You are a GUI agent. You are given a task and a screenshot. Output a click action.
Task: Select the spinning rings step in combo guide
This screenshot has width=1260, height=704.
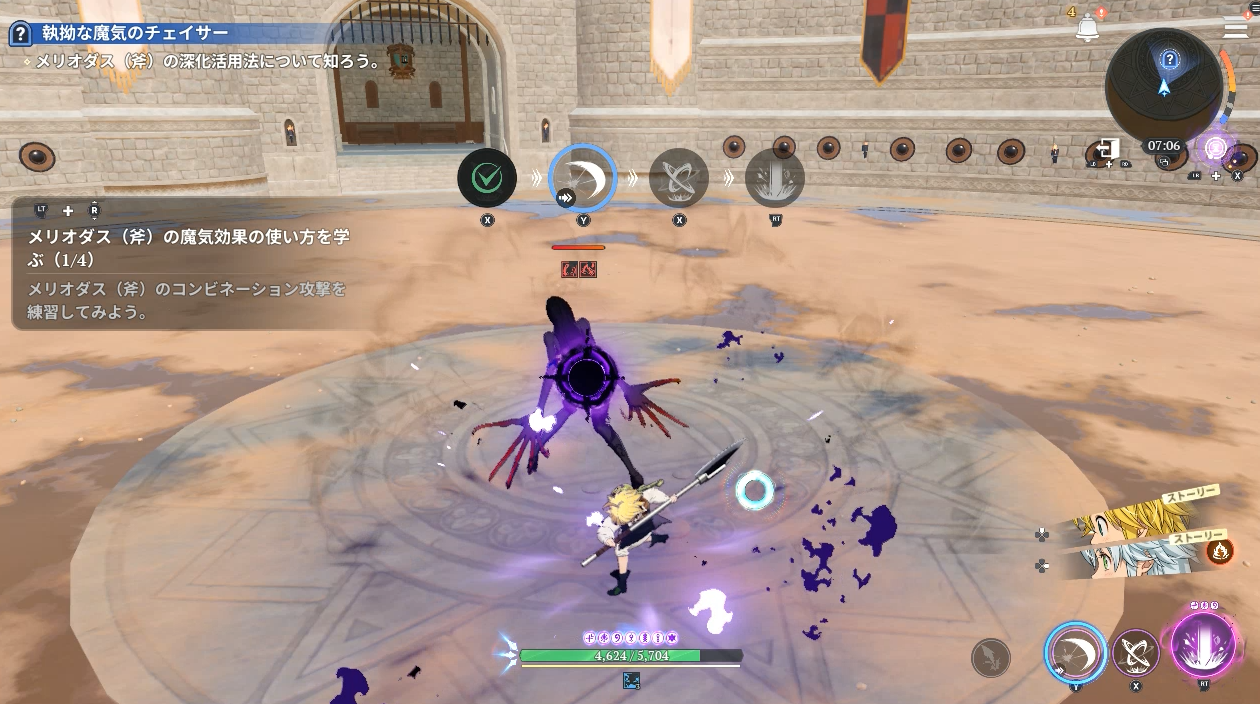point(679,178)
